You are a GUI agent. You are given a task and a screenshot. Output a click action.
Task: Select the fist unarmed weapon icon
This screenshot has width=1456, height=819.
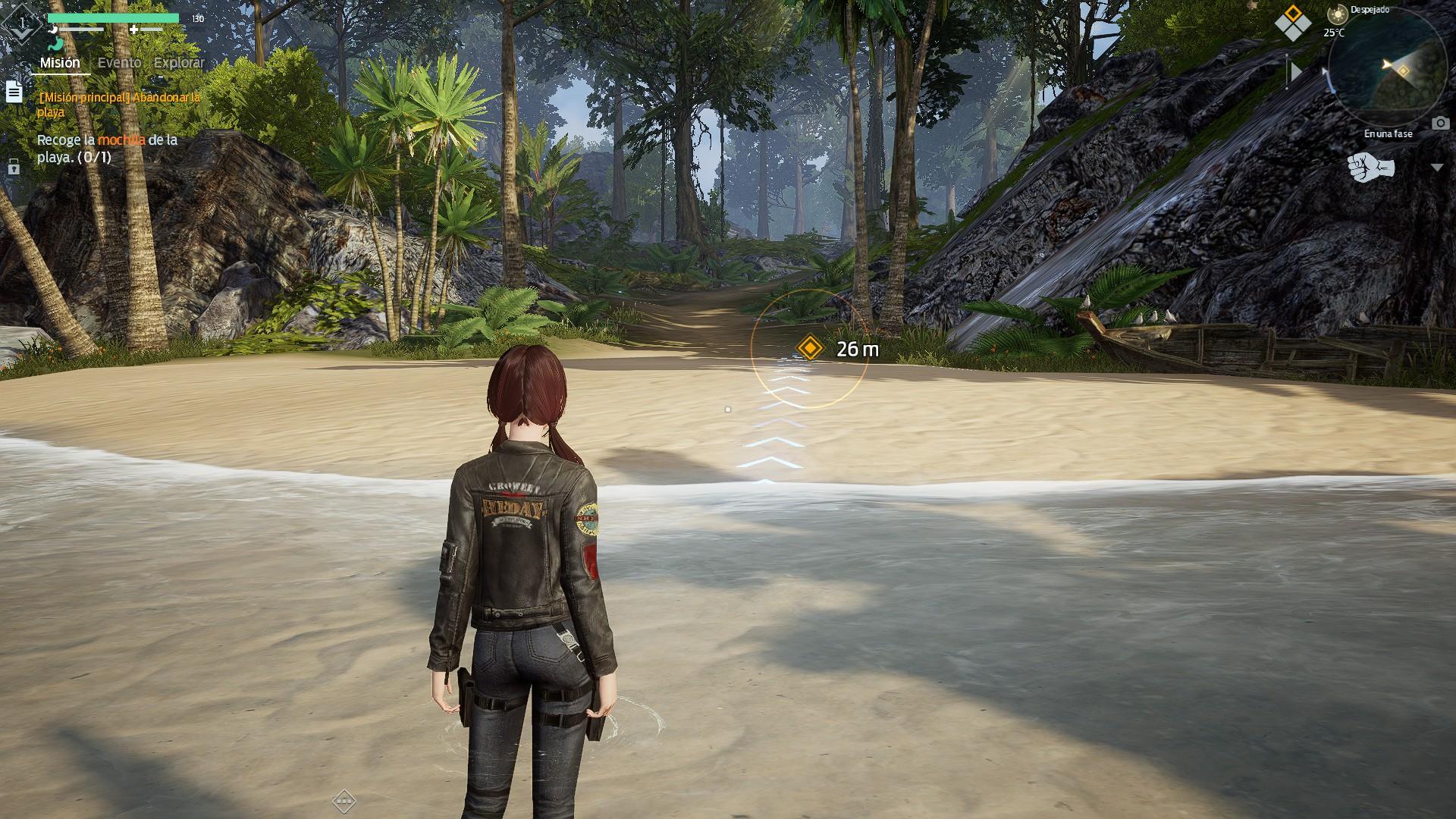tap(1370, 168)
